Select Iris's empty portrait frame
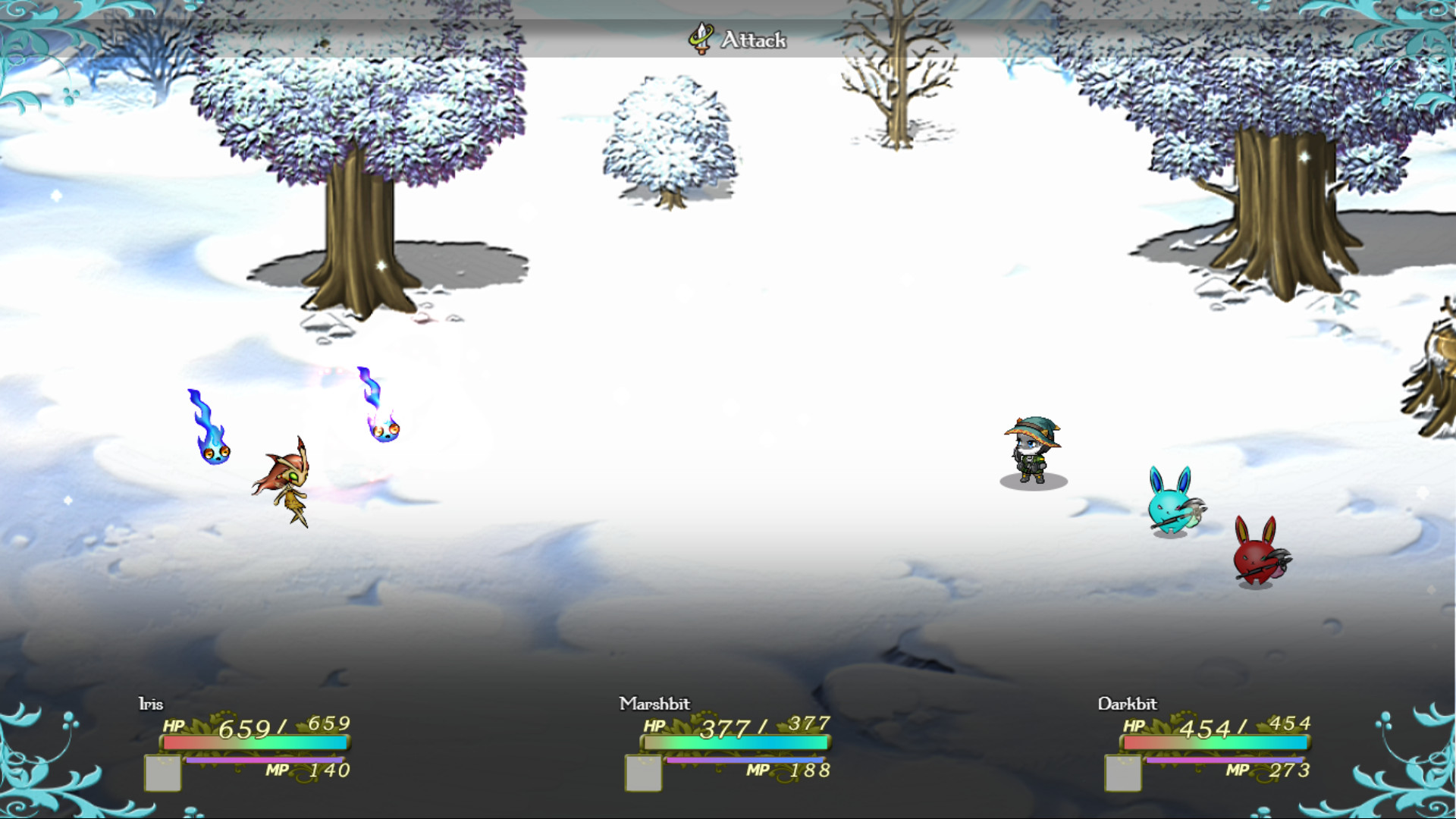 coord(162,773)
